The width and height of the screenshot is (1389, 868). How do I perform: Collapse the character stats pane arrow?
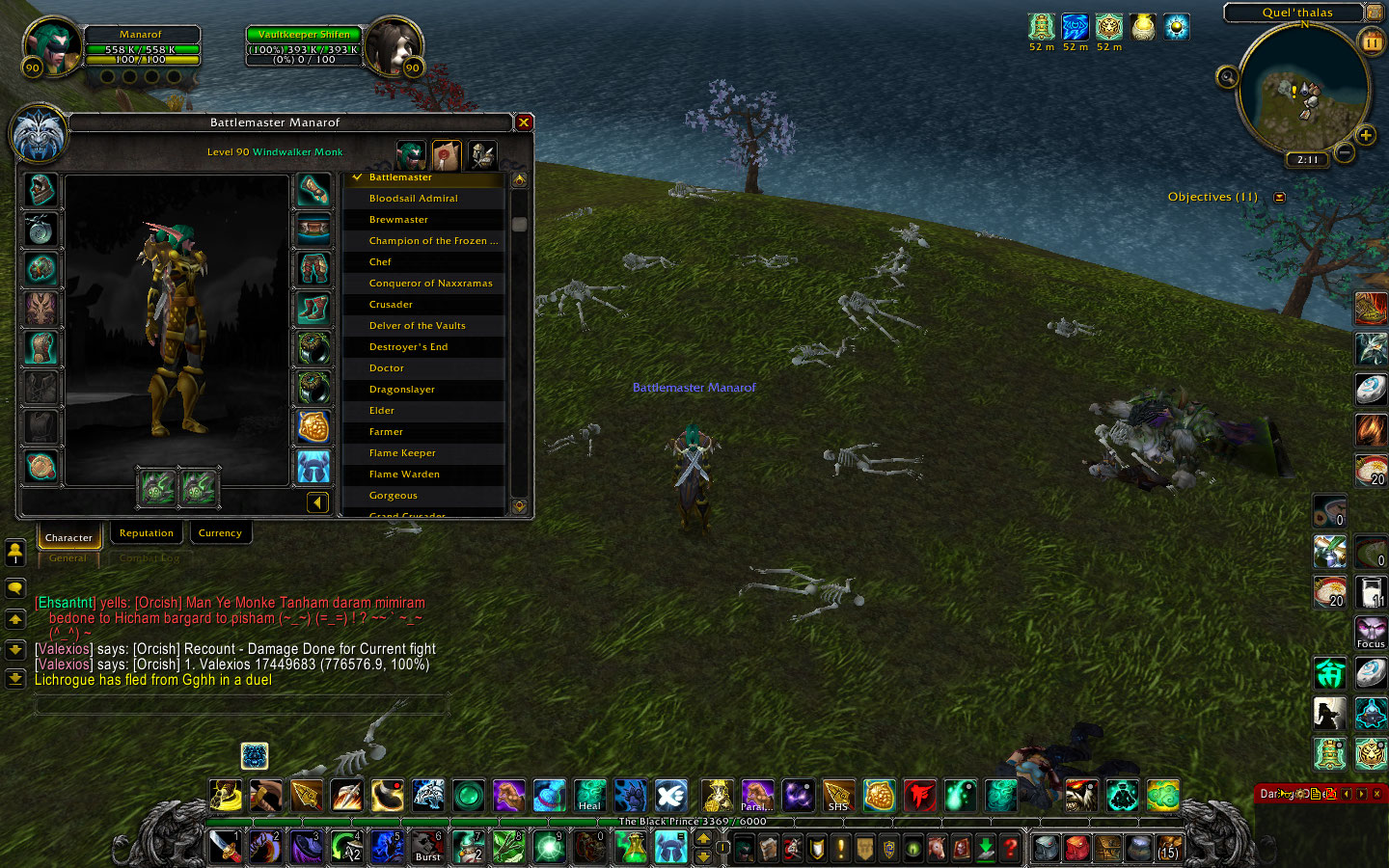pos(317,502)
